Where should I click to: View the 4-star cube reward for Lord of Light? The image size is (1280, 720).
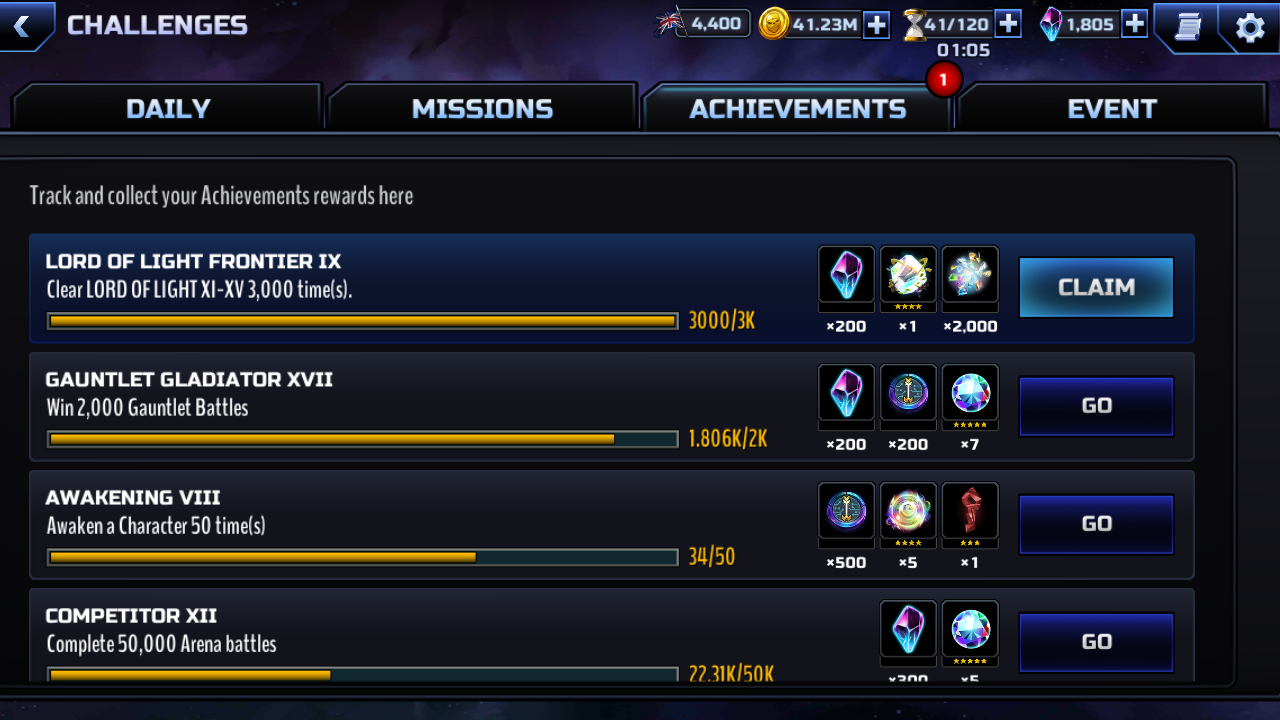[x=908, y=275]
